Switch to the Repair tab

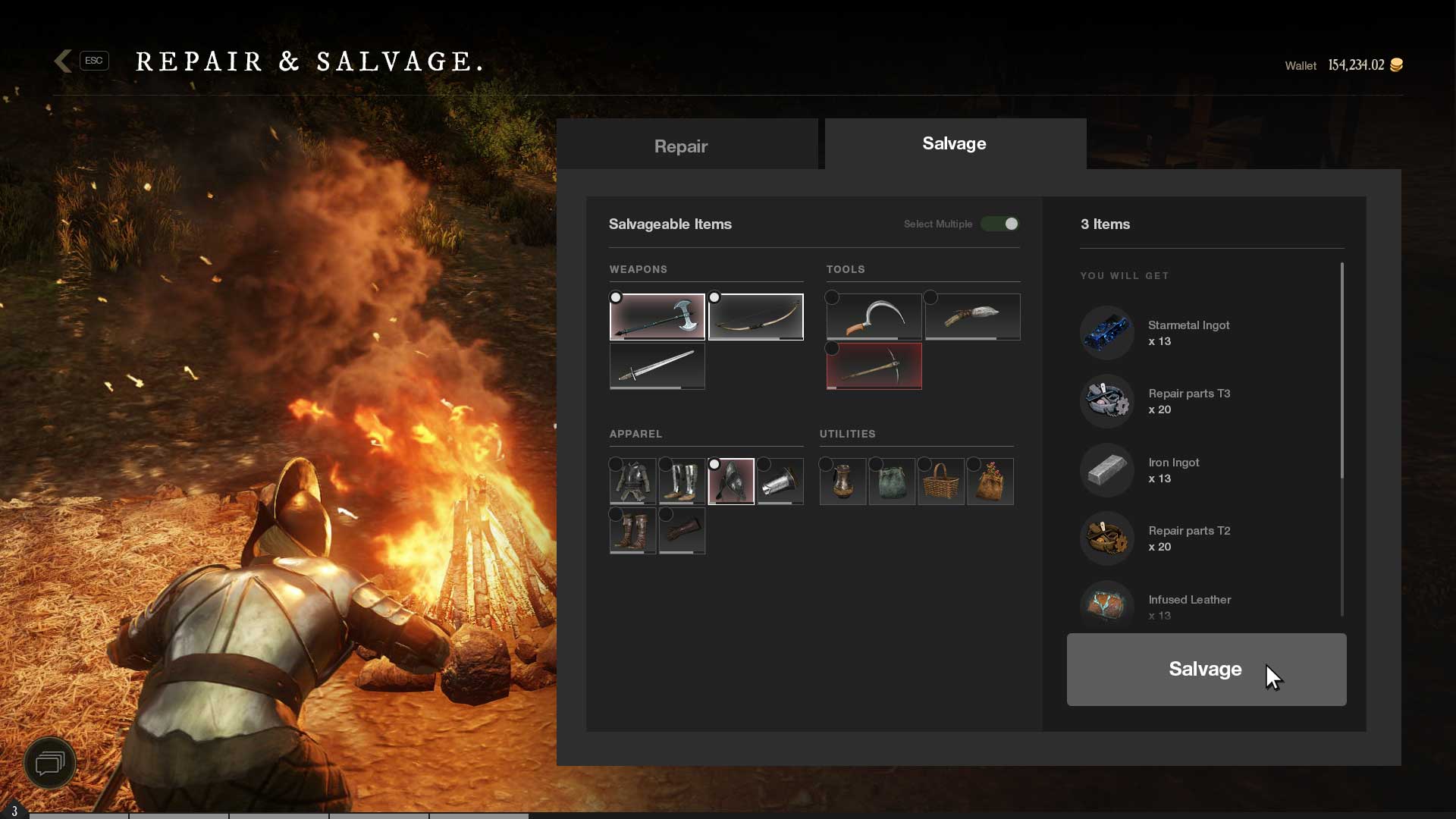coord(680,146)
